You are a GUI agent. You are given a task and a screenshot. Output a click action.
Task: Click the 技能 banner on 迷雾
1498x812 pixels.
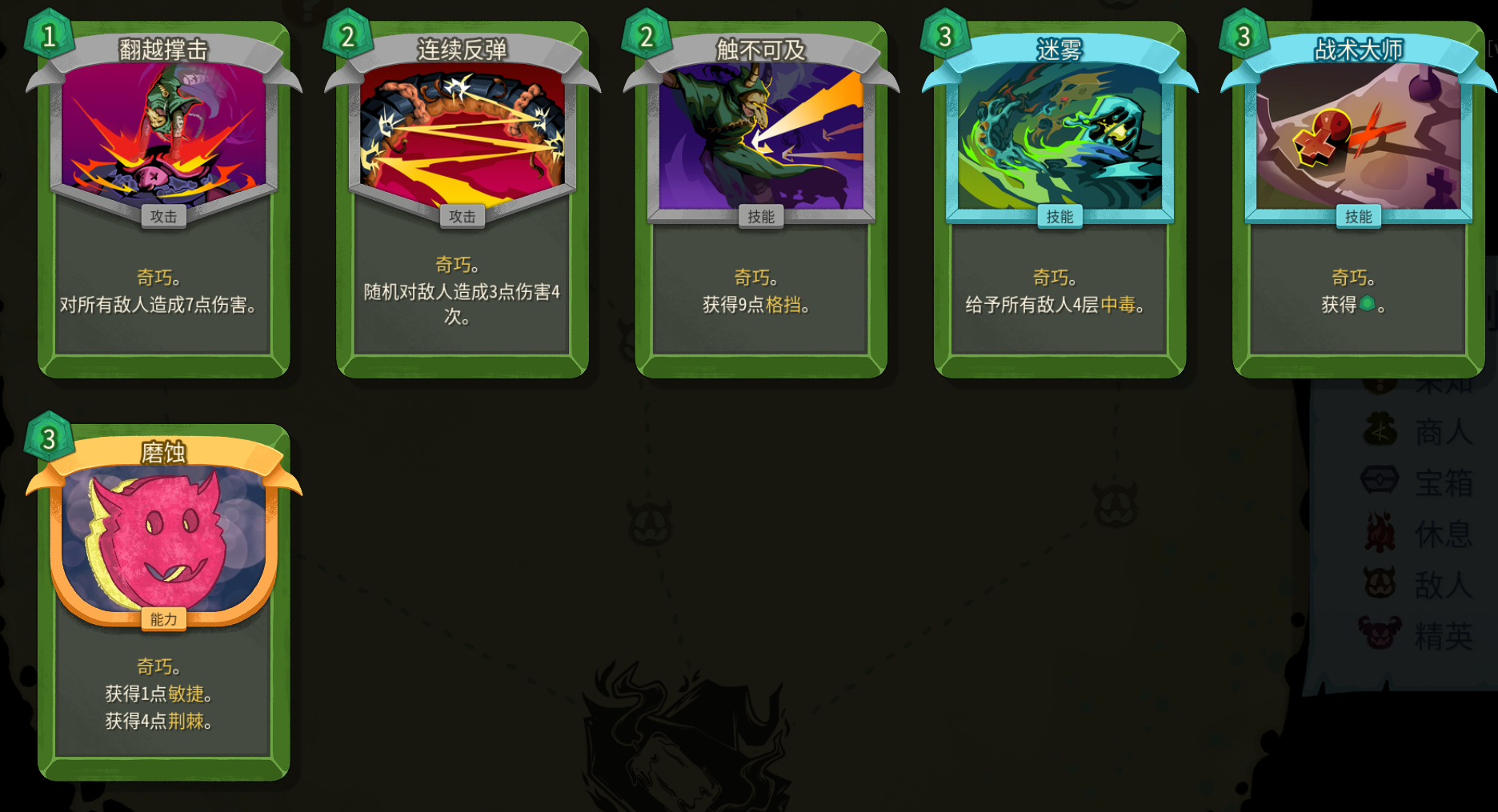point(1059,216)
